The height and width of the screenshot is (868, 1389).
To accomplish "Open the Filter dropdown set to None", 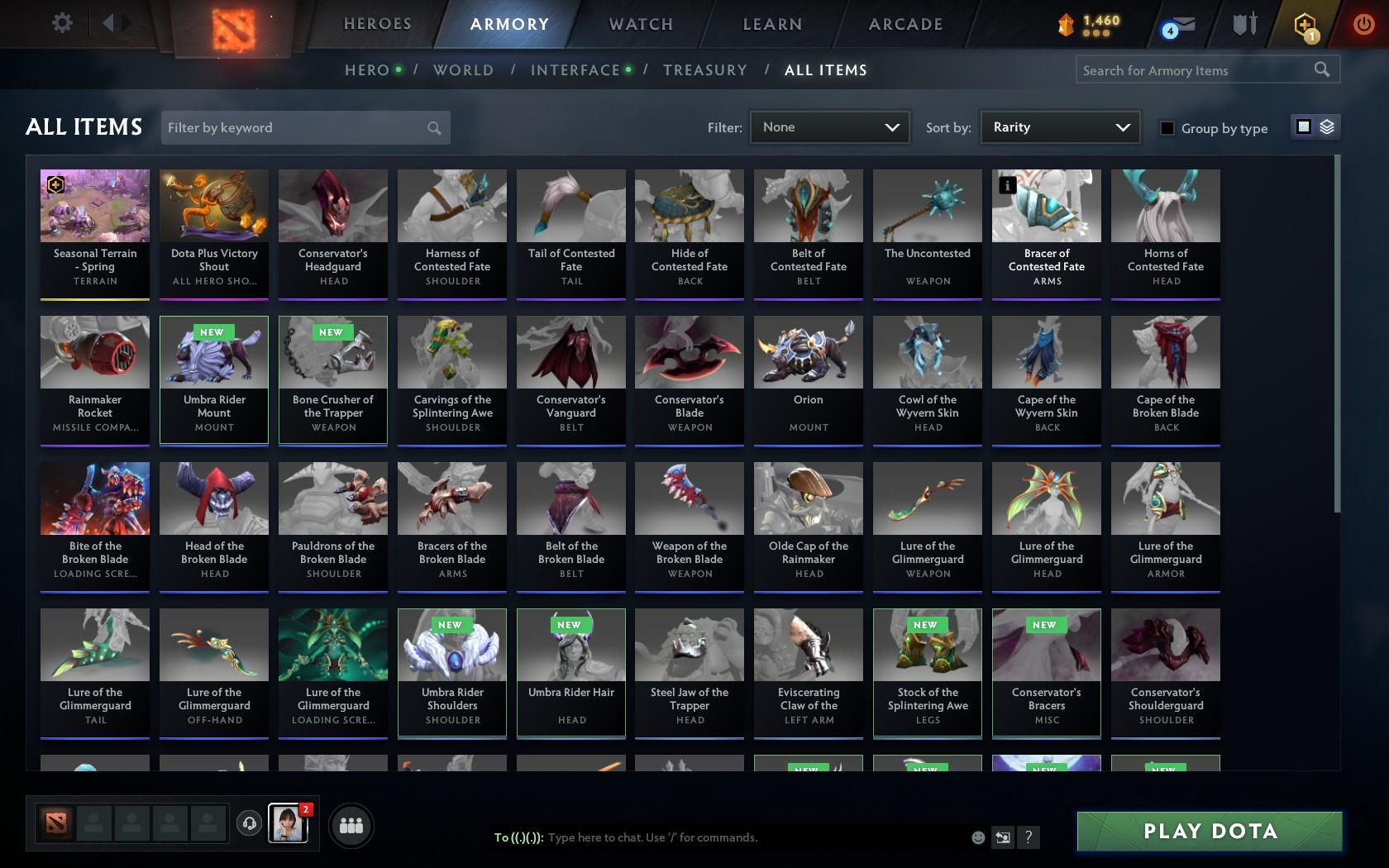I will (828, 127).
